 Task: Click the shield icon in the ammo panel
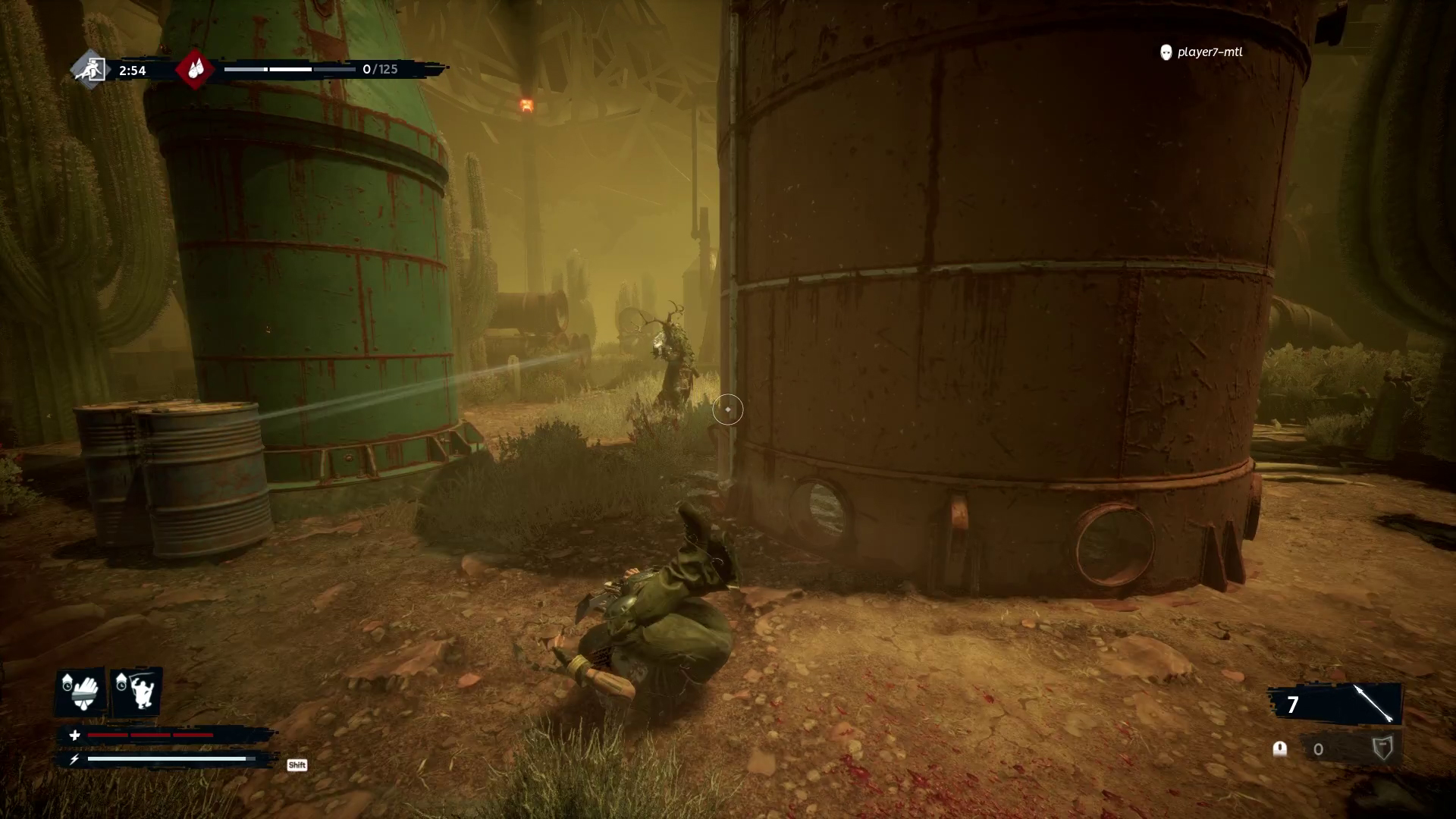pyautogui.click(x=1383, y=748)
